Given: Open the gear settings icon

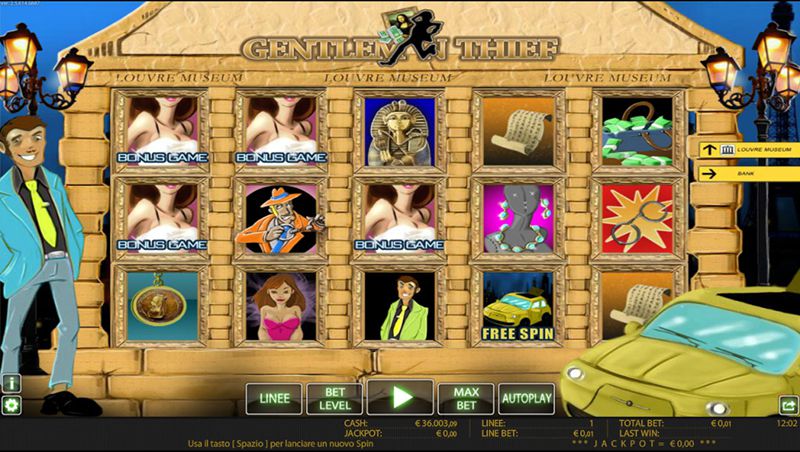Looking at the screenshot, I should (11, 405).
